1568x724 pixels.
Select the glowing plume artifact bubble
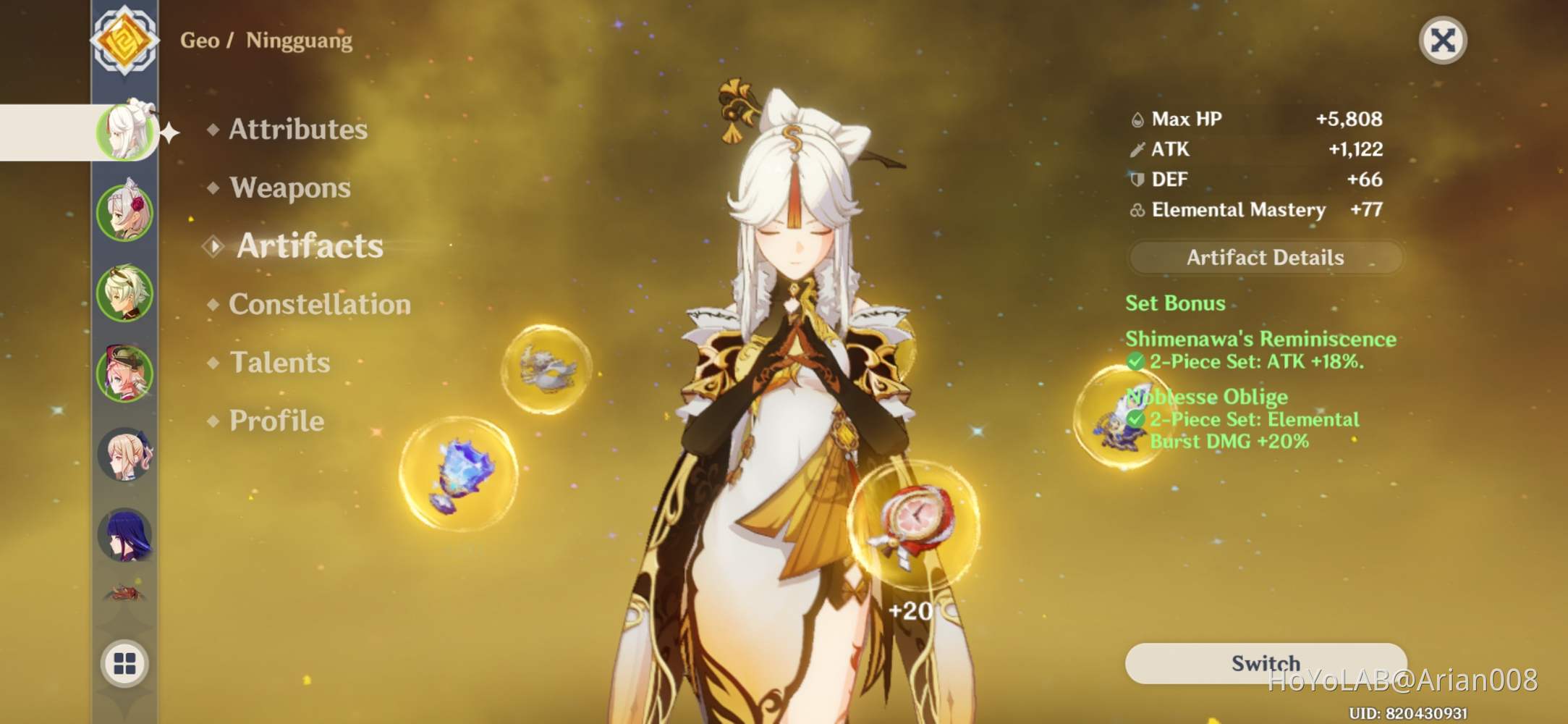(546, 369)
